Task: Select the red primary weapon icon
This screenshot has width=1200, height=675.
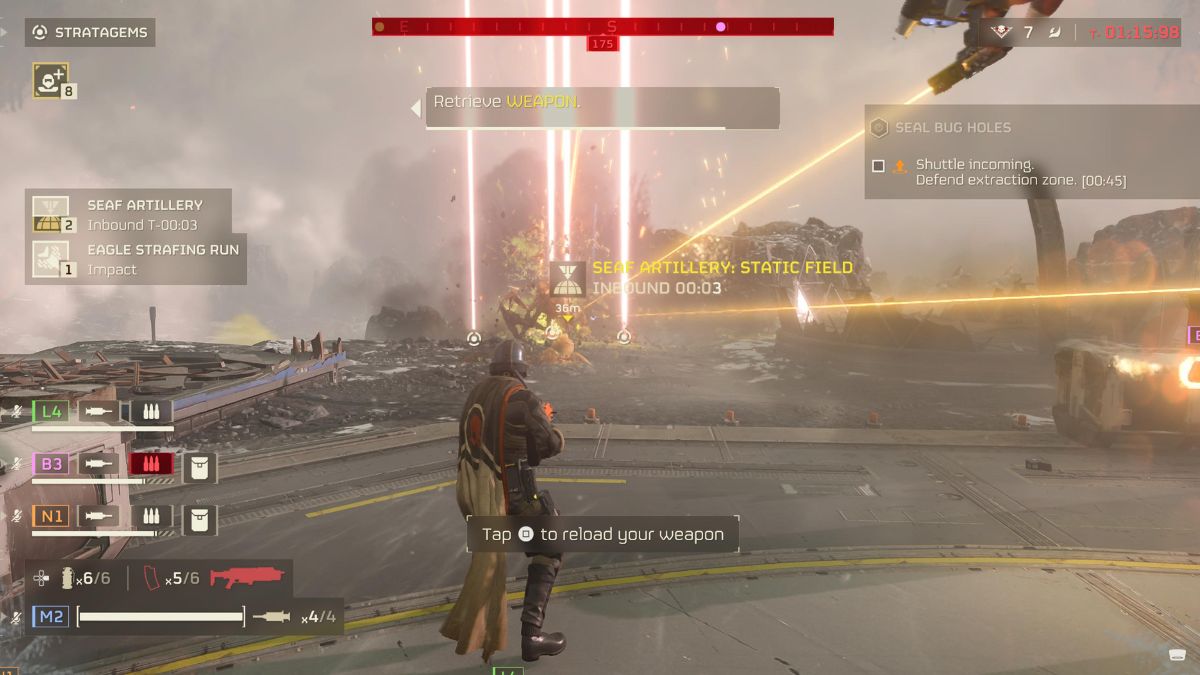Action: click(x=247, y=578)
